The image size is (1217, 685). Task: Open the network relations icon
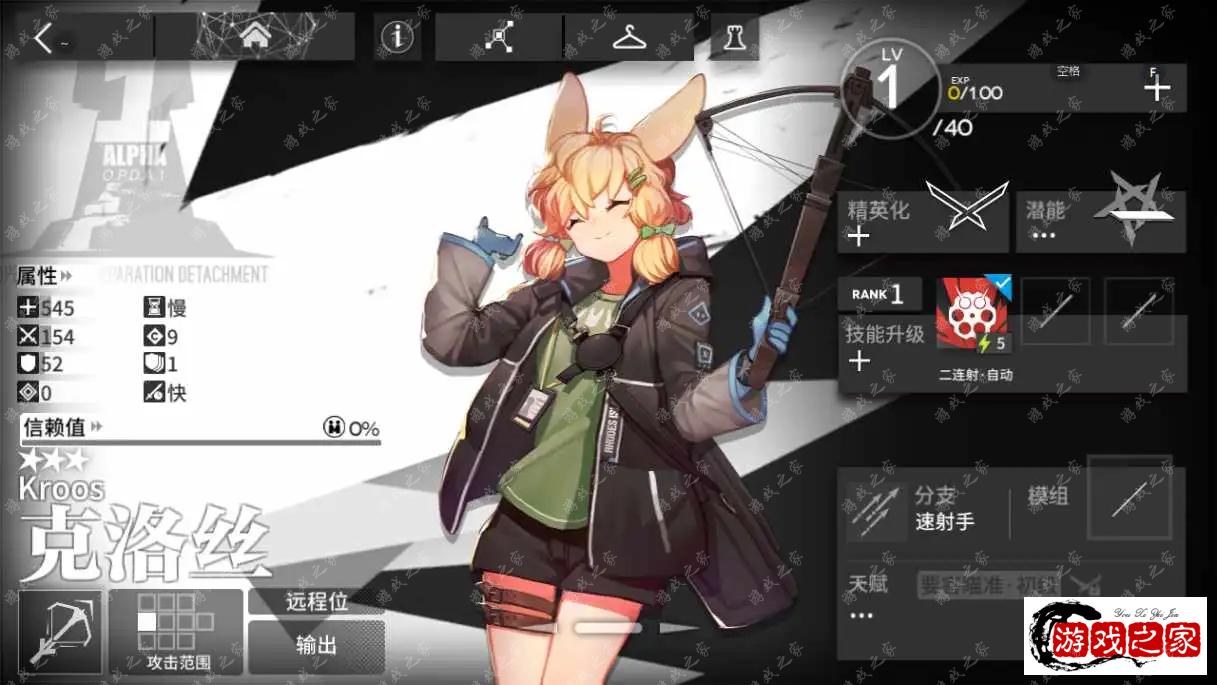pyautogui.click(x=499, y=38)
